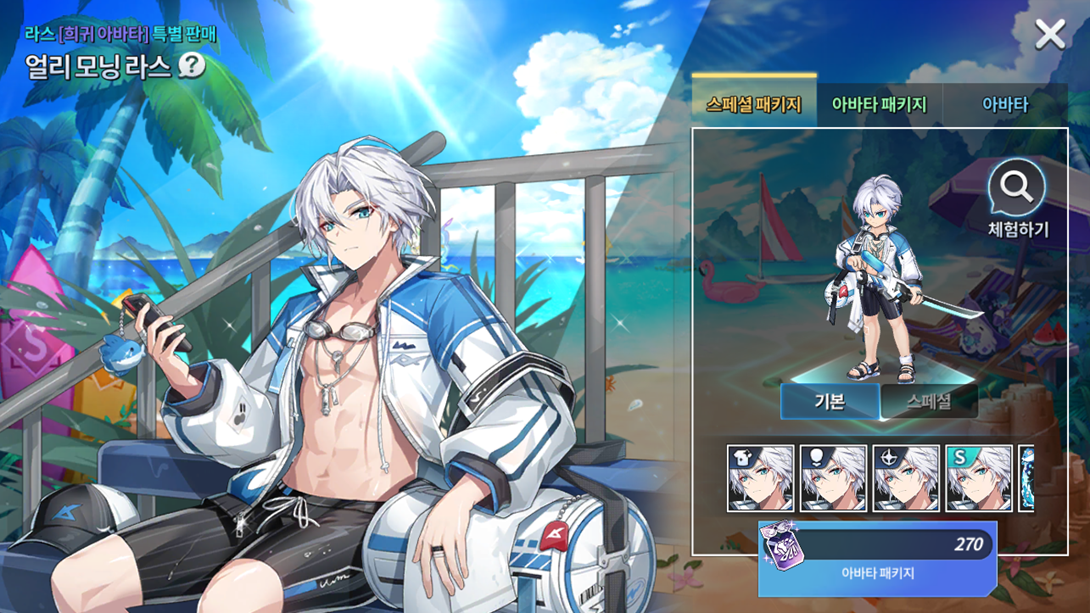This screenshot has width=1090, height=613.
Task: Select the 기본 preview toggle
Action: point(830,401)
